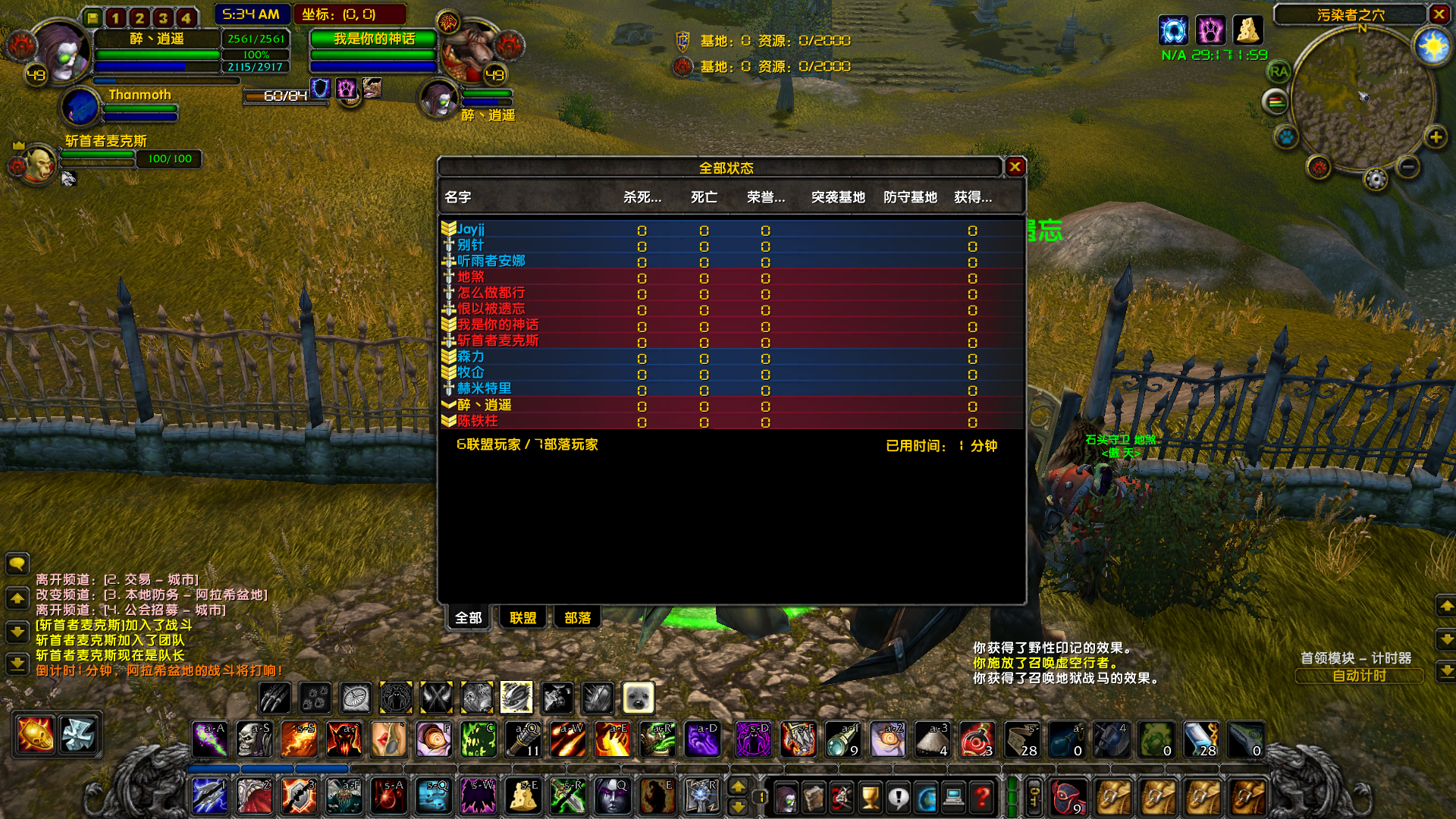Click the chat scroll-down arrow button
The width and height of the screenshot is (1456, 819).
[x=17, y=631]
